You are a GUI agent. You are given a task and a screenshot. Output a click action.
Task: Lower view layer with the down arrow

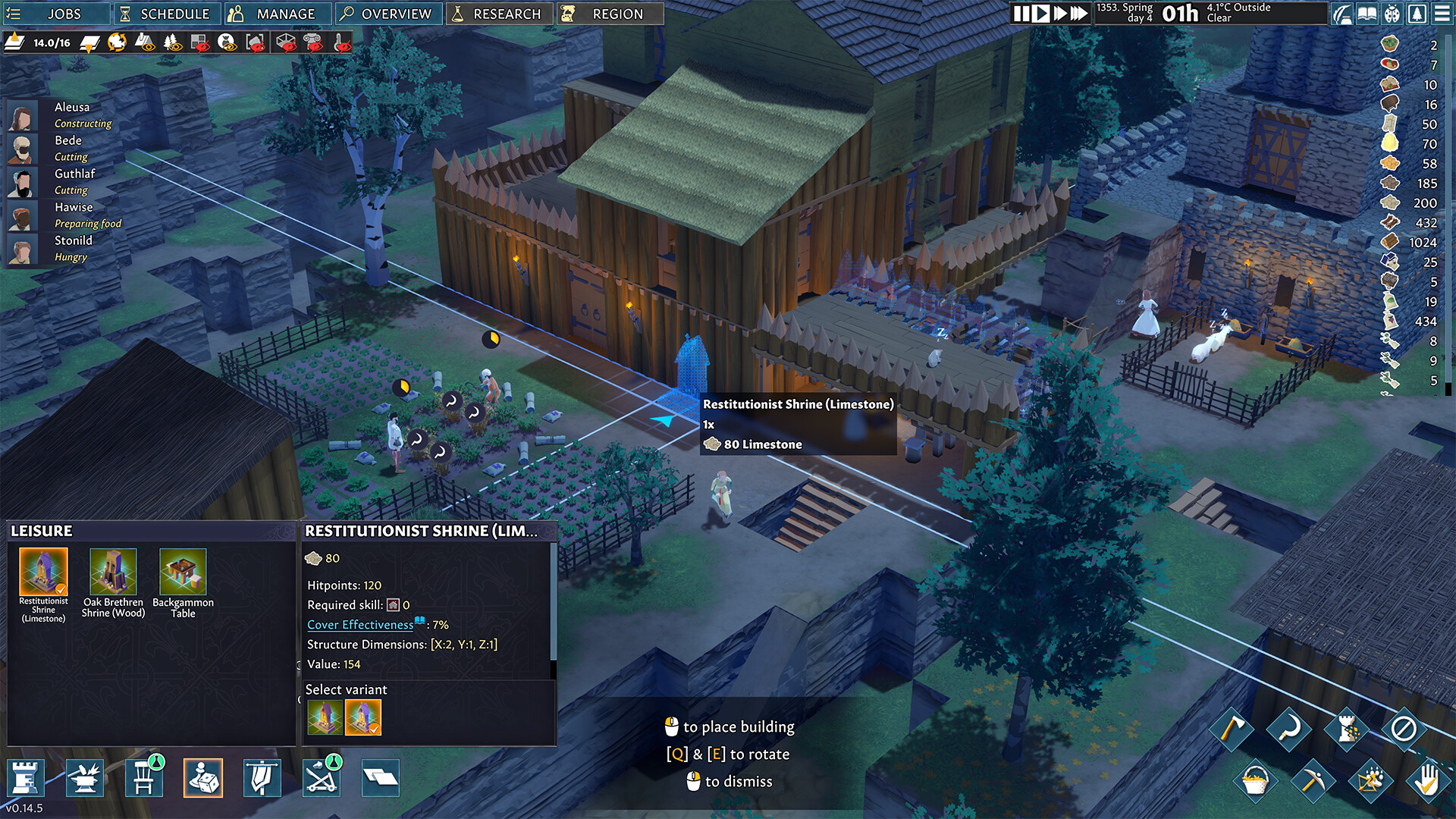(x=88, y=42)
